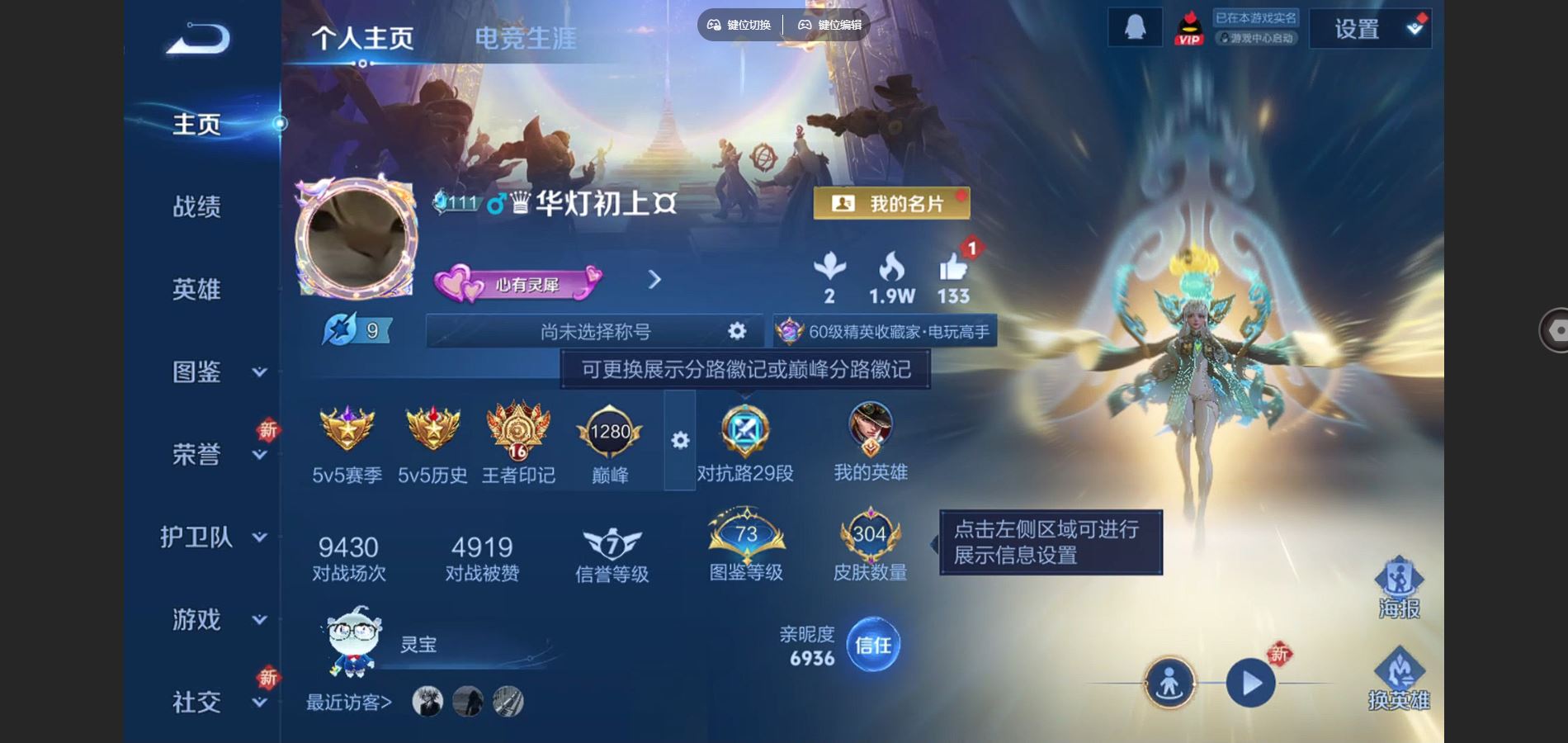Expand the 社交 sidebar section

click(x=197, y=703)
